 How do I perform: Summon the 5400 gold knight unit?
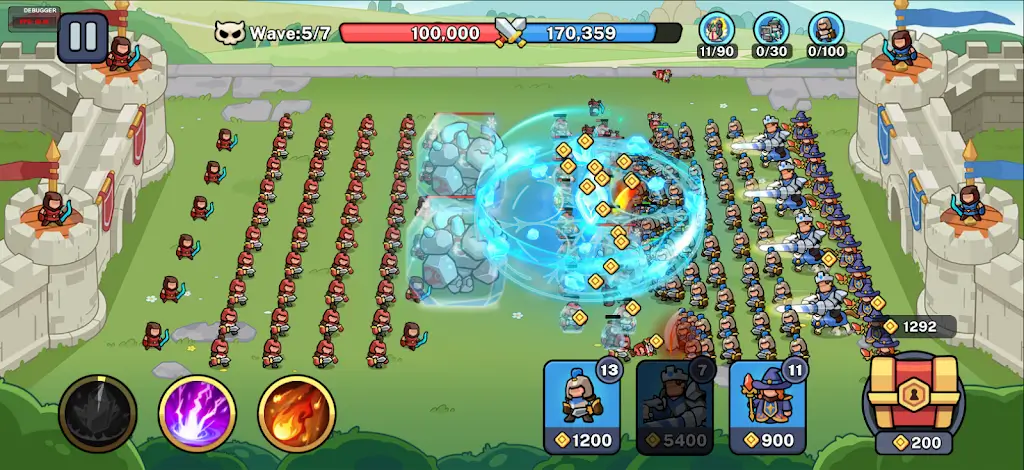pos(675,406)
